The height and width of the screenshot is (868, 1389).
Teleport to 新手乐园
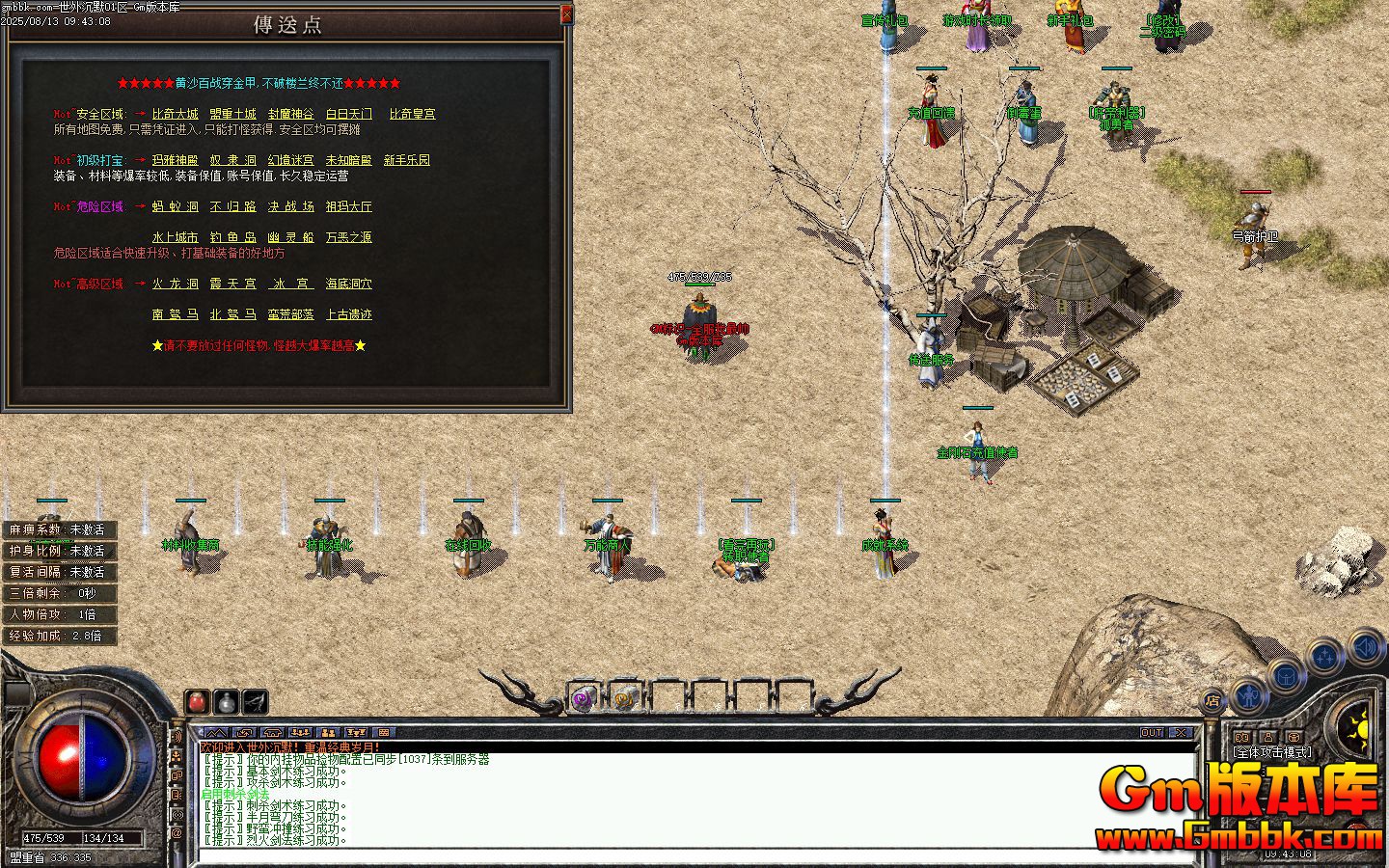(x=406, y=160)
